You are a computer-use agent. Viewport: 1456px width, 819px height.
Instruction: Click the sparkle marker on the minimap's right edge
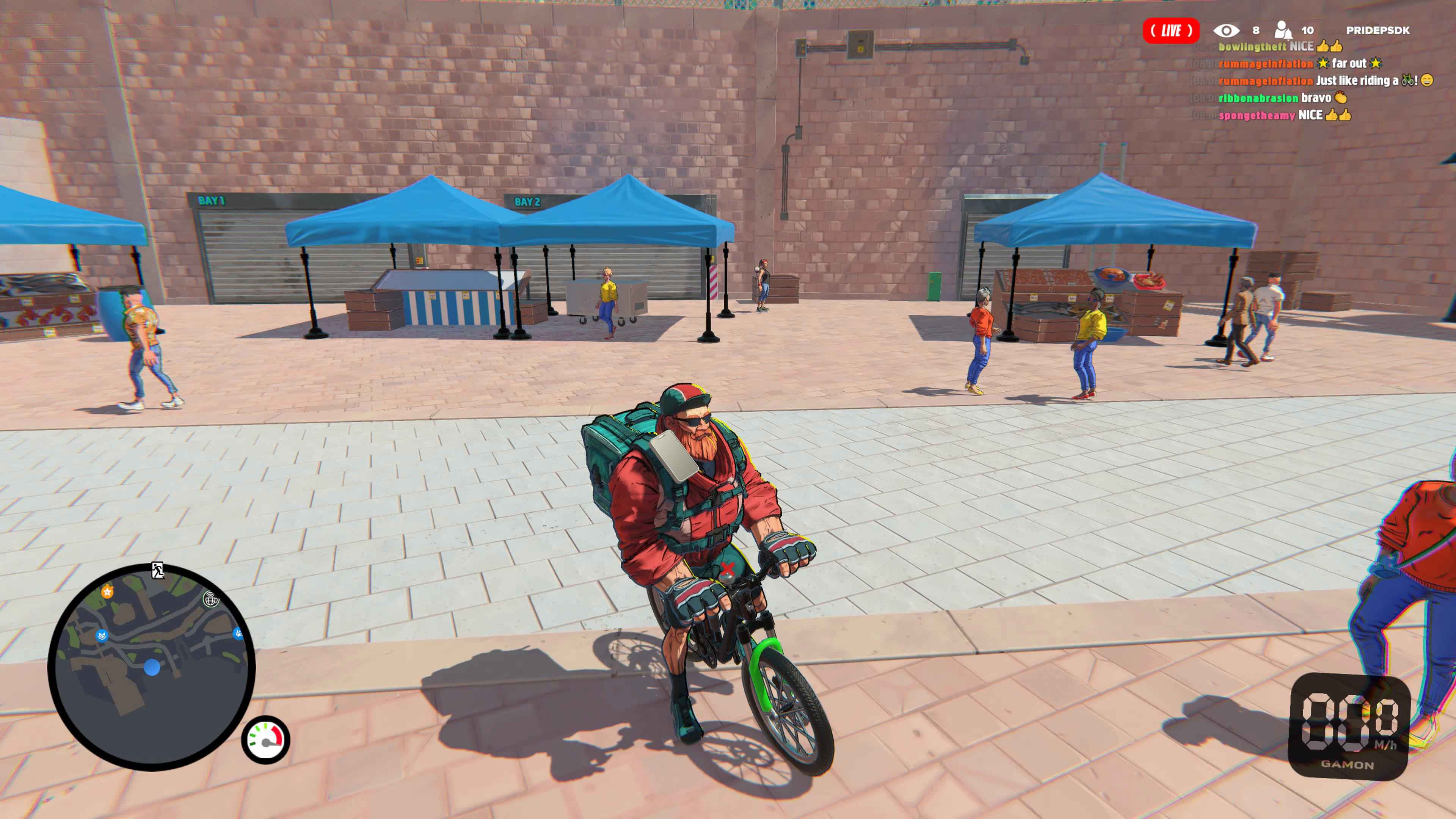point(238,634)
